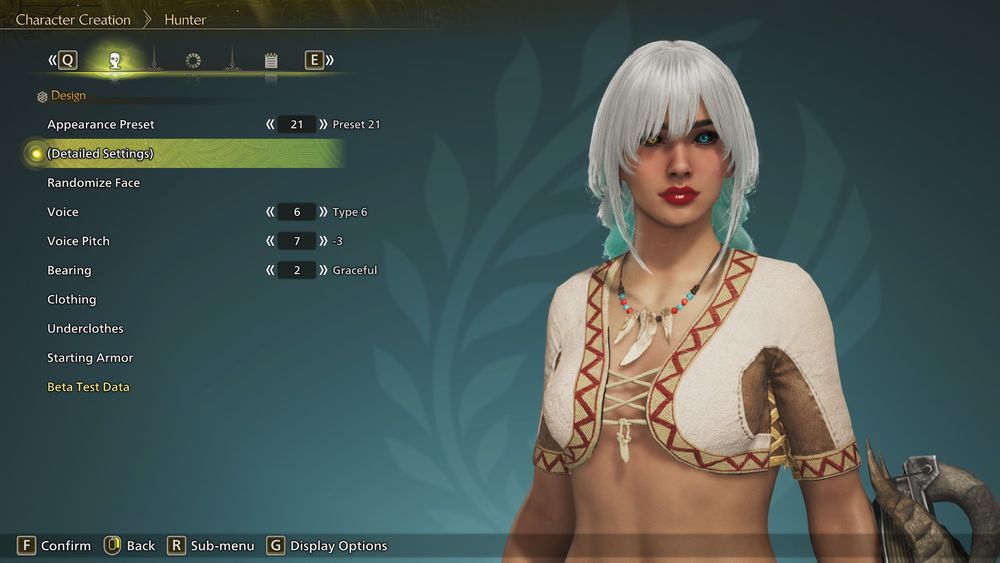This screenshot has width=1000, height=563.
Task: Choose Randomize Face
Action: point(94,183)
